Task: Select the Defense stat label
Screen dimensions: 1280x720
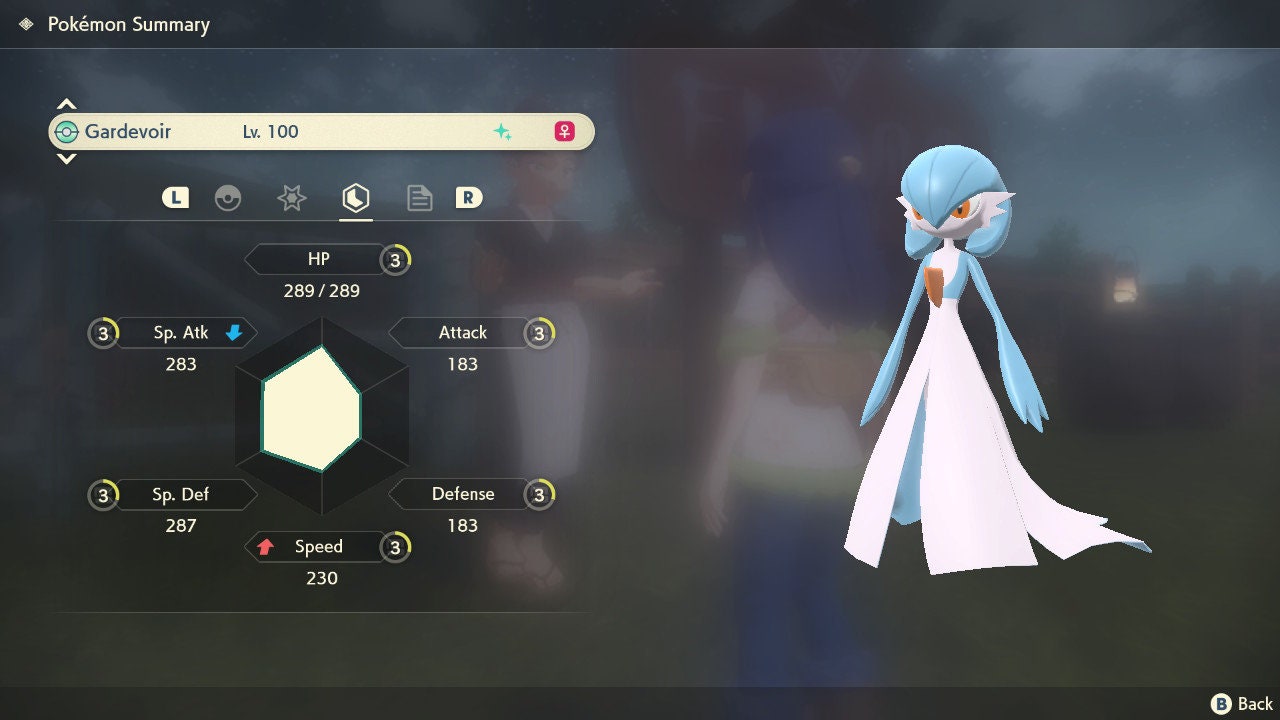Action: click(460, 494)
